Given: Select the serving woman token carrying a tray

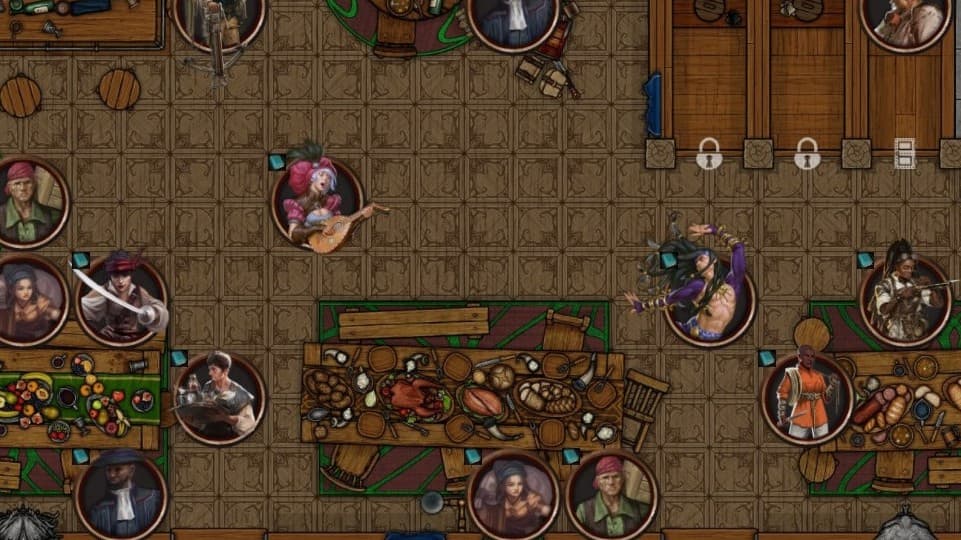Looking at the screenshot, I should tap(220, 398).
